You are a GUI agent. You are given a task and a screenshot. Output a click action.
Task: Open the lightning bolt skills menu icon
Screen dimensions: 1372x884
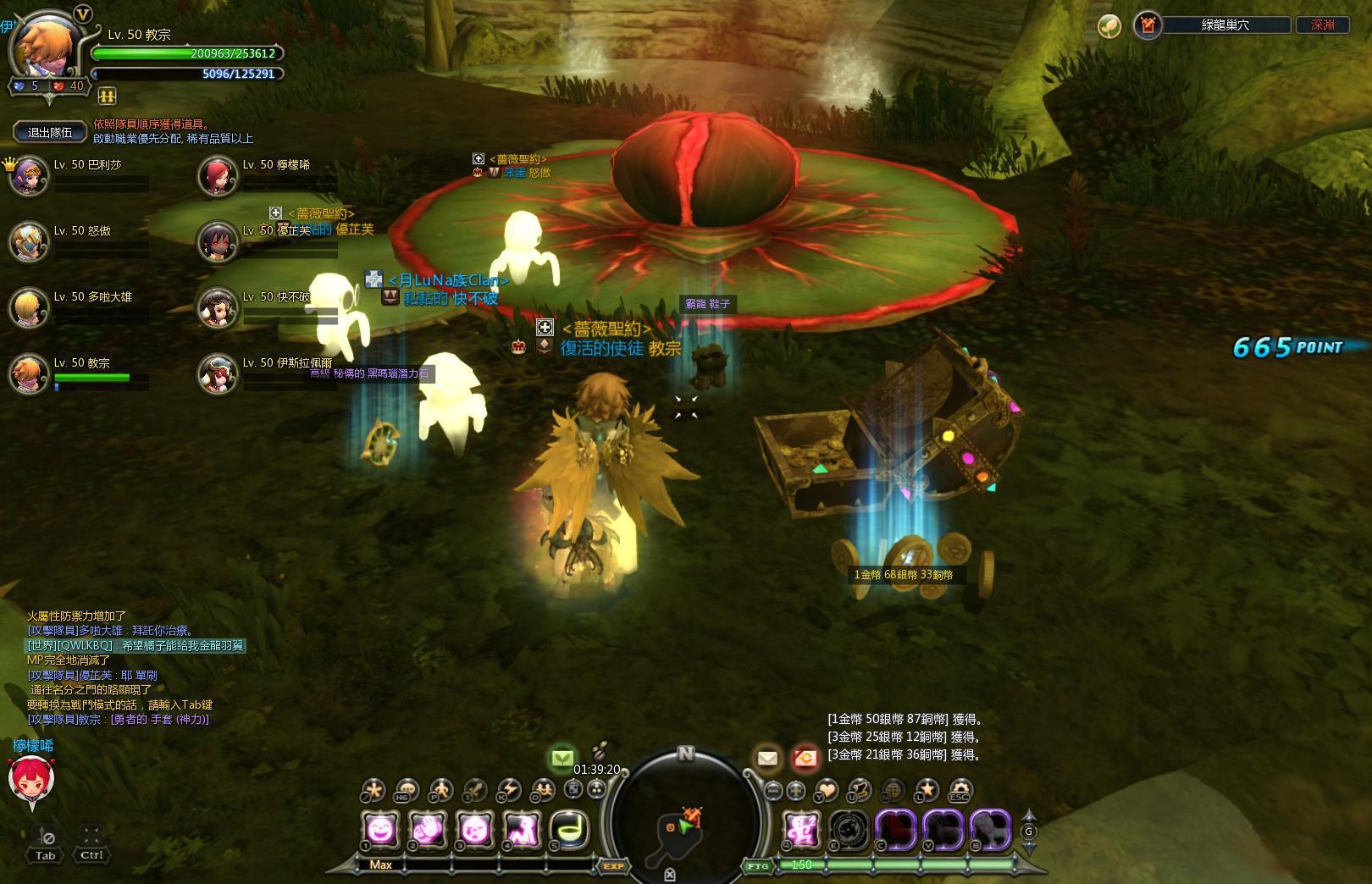click(508, 791)
